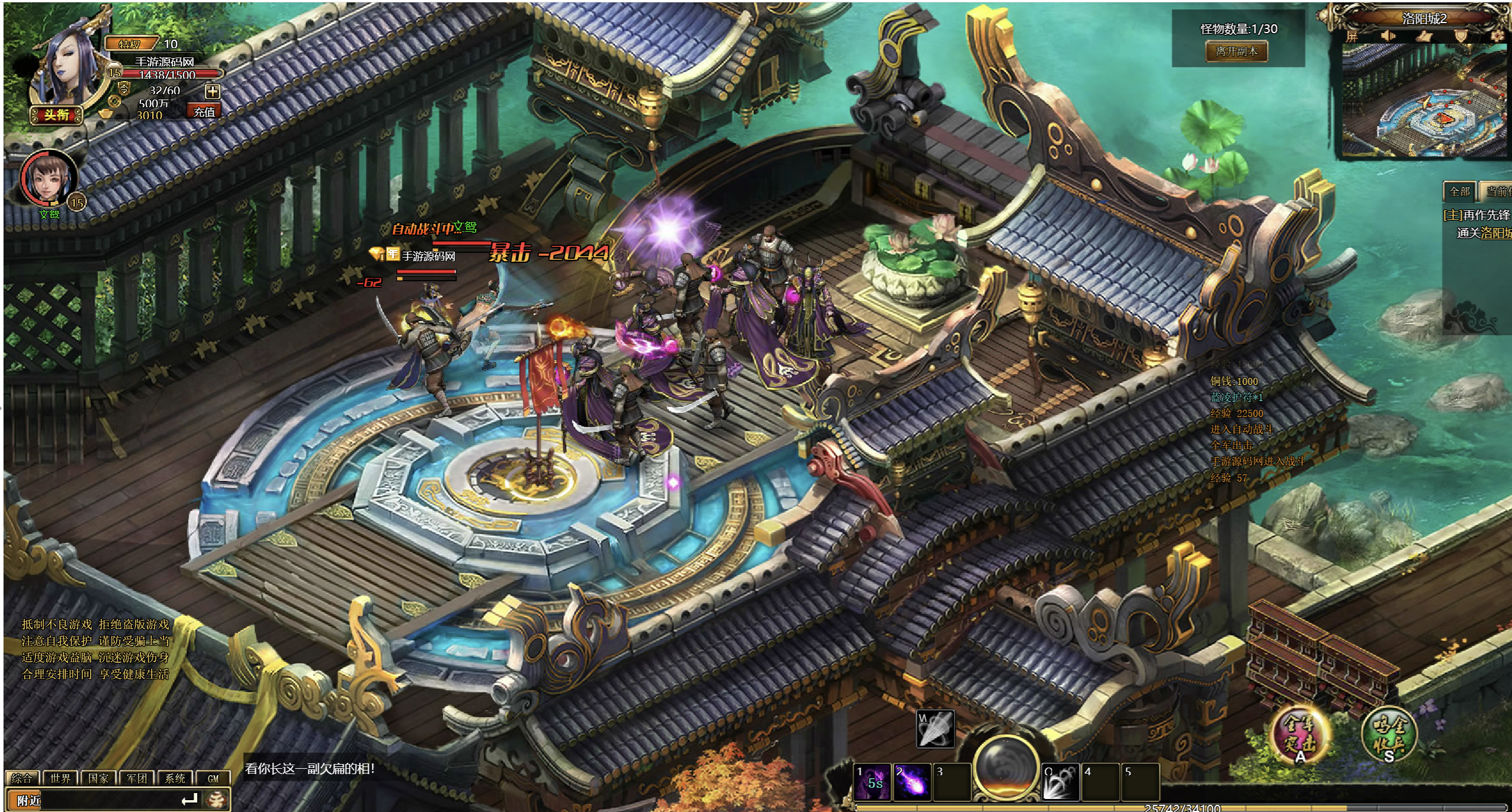Viewport: 1512px width, 812px height.
Task: Open the 头衔 title panel
Action: [x=56, y=114]
